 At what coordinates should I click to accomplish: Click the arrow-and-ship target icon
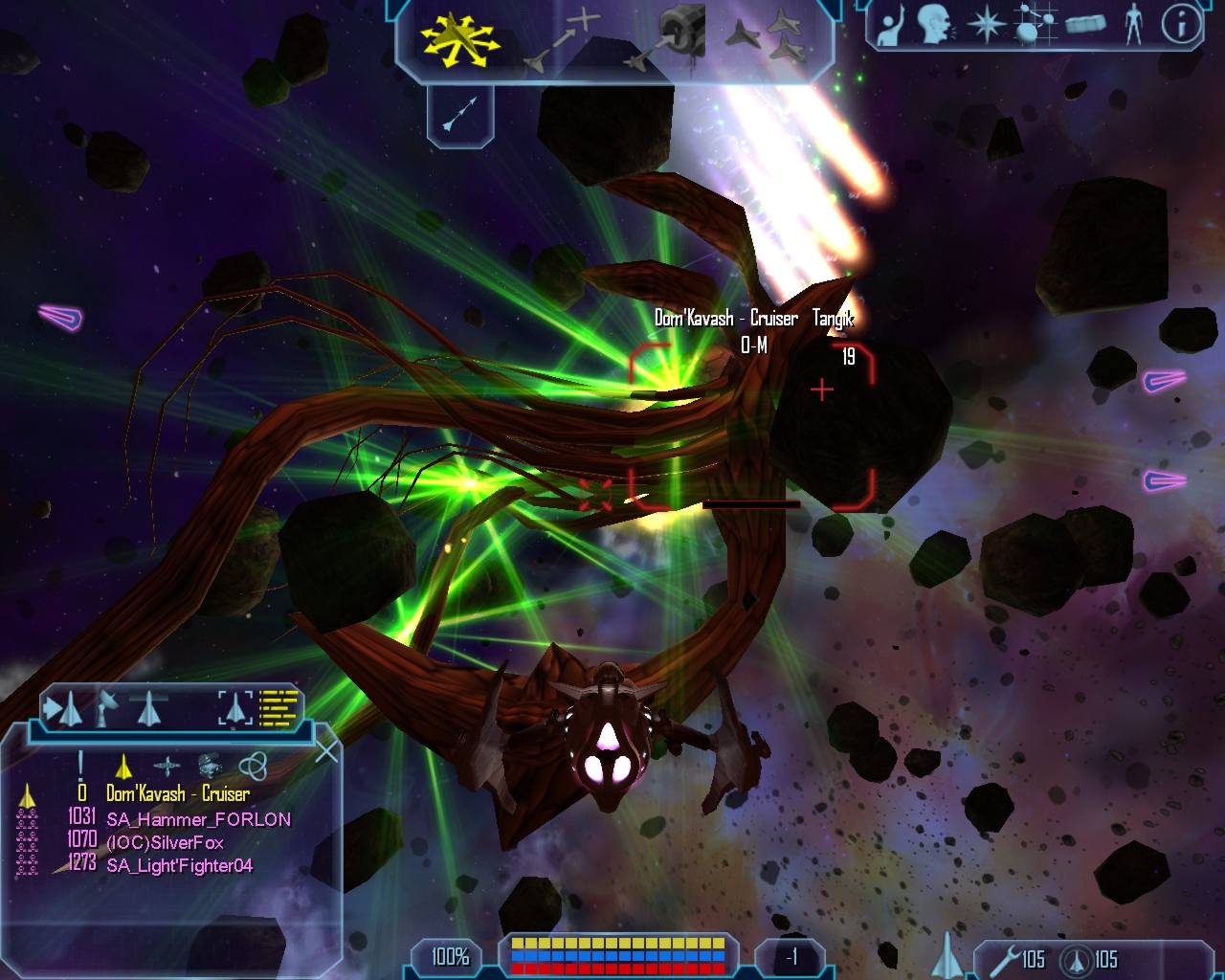(x=63, y=709)
